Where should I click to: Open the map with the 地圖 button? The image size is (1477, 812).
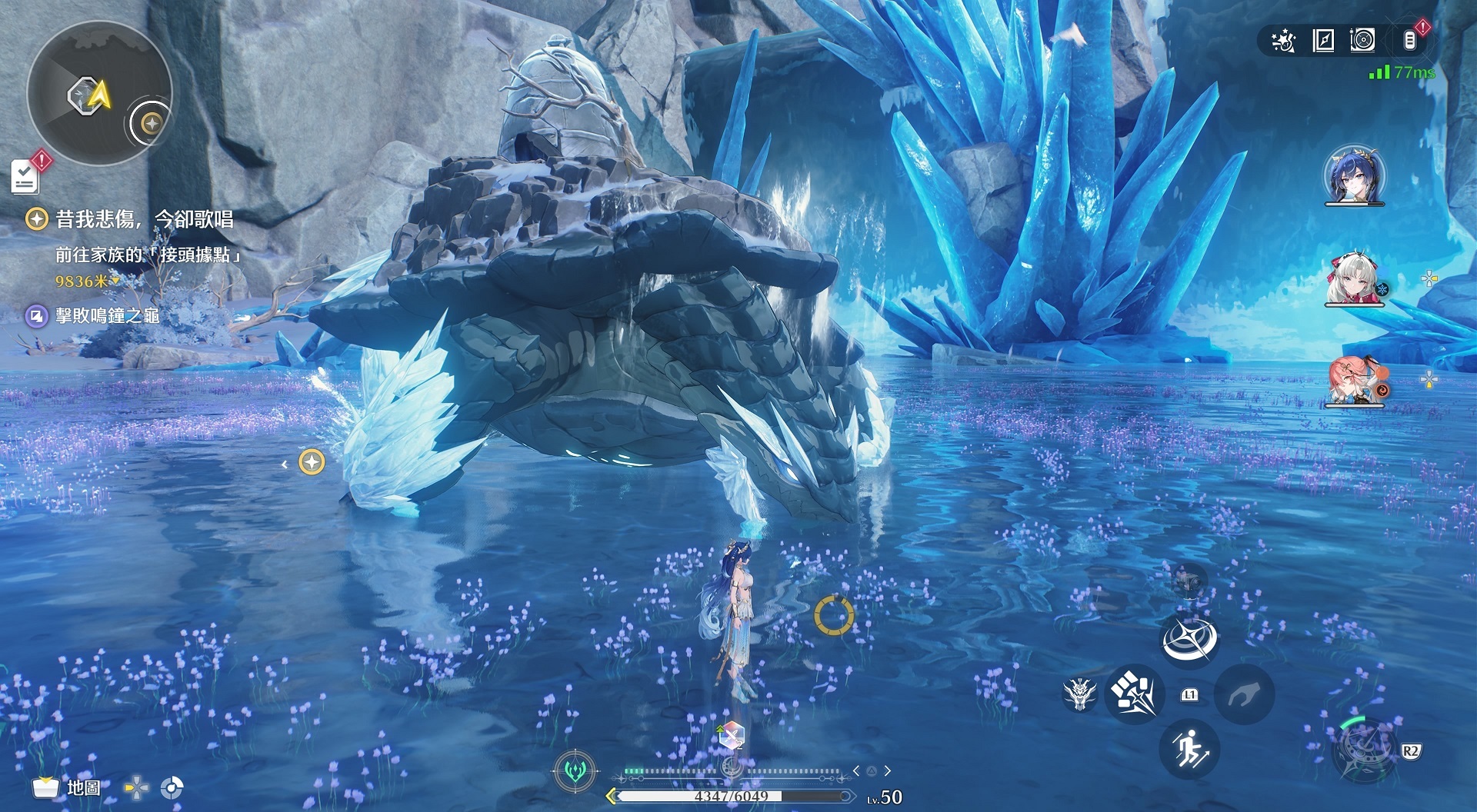[x=67, y=787]
